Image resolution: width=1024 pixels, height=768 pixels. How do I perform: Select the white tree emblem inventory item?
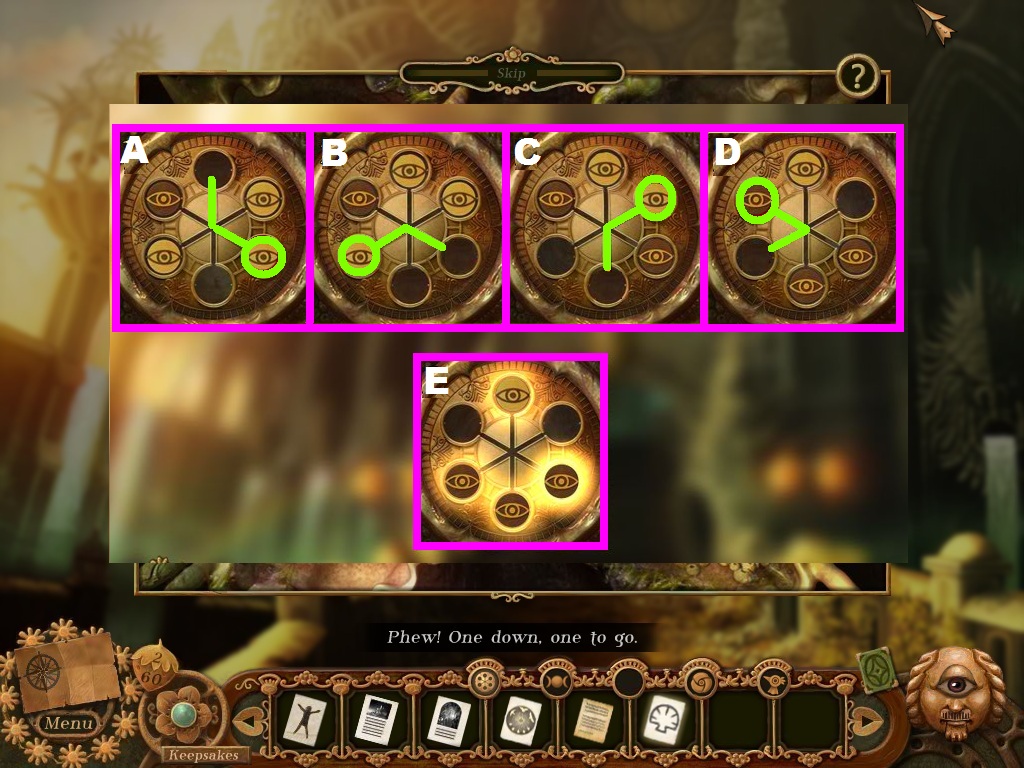(x=665, y=719)
